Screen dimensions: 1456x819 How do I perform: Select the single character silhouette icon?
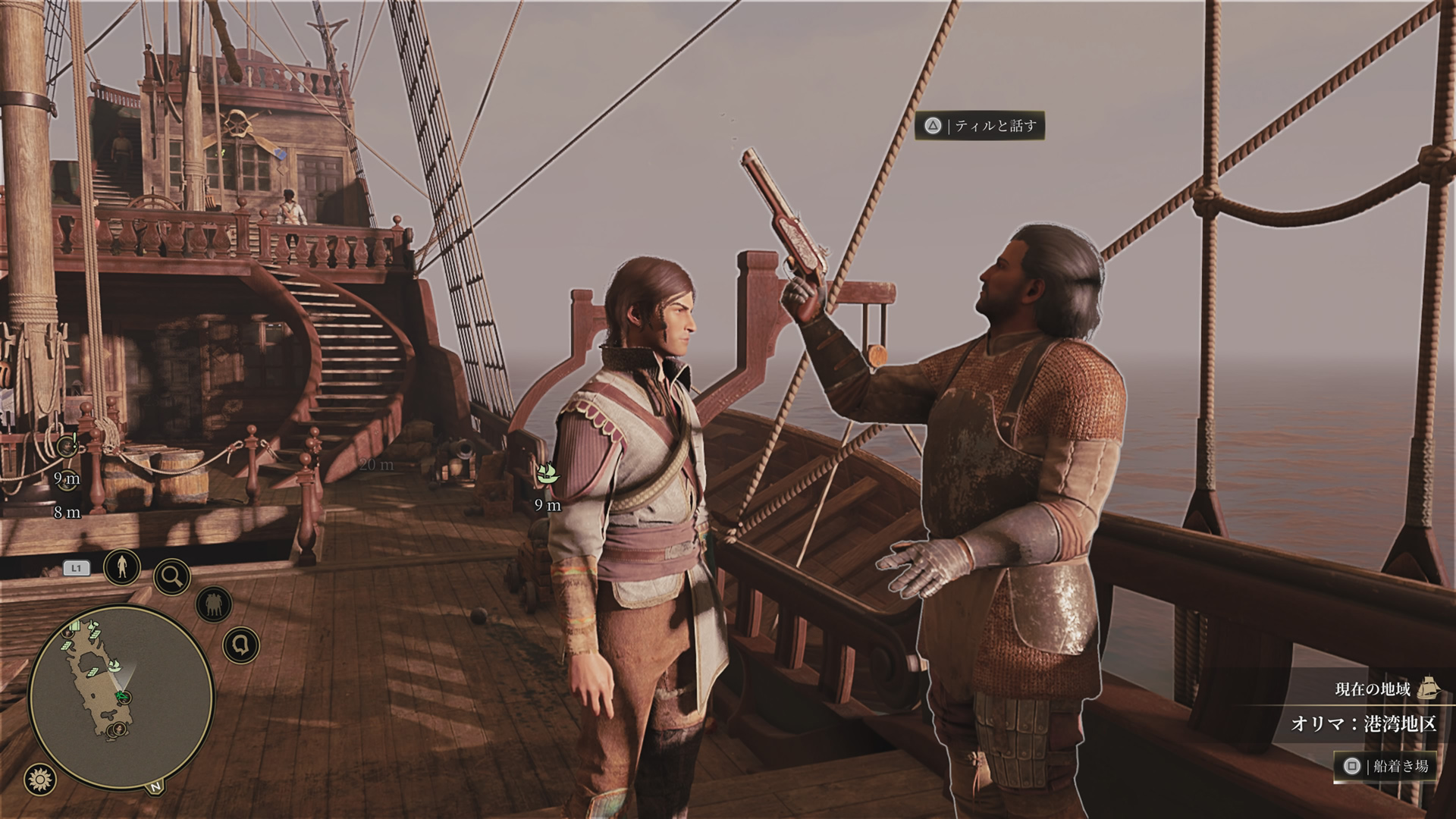point(121,566)
